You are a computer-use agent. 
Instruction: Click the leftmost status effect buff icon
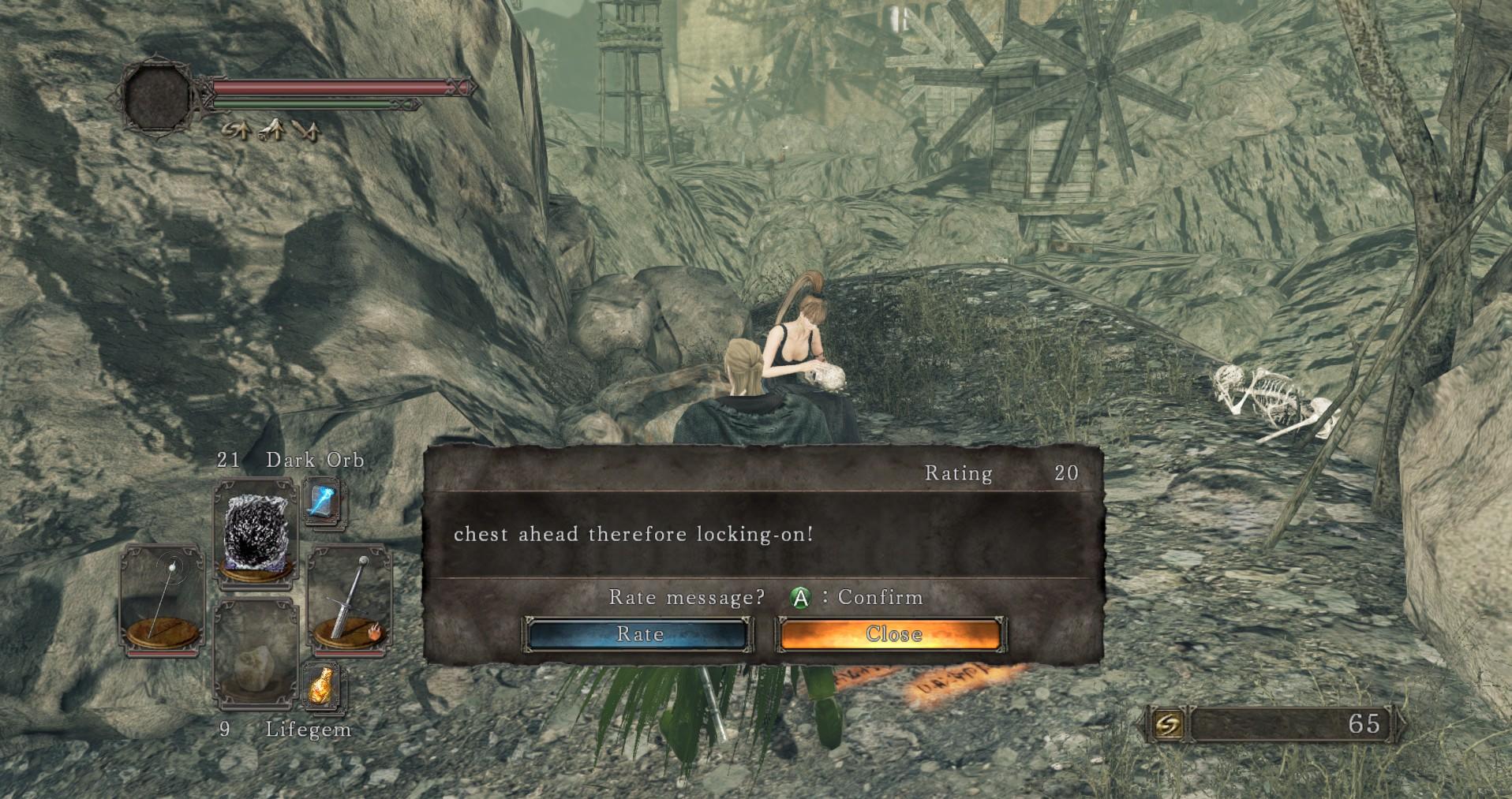pyautogui.click(x=237, y=132)
